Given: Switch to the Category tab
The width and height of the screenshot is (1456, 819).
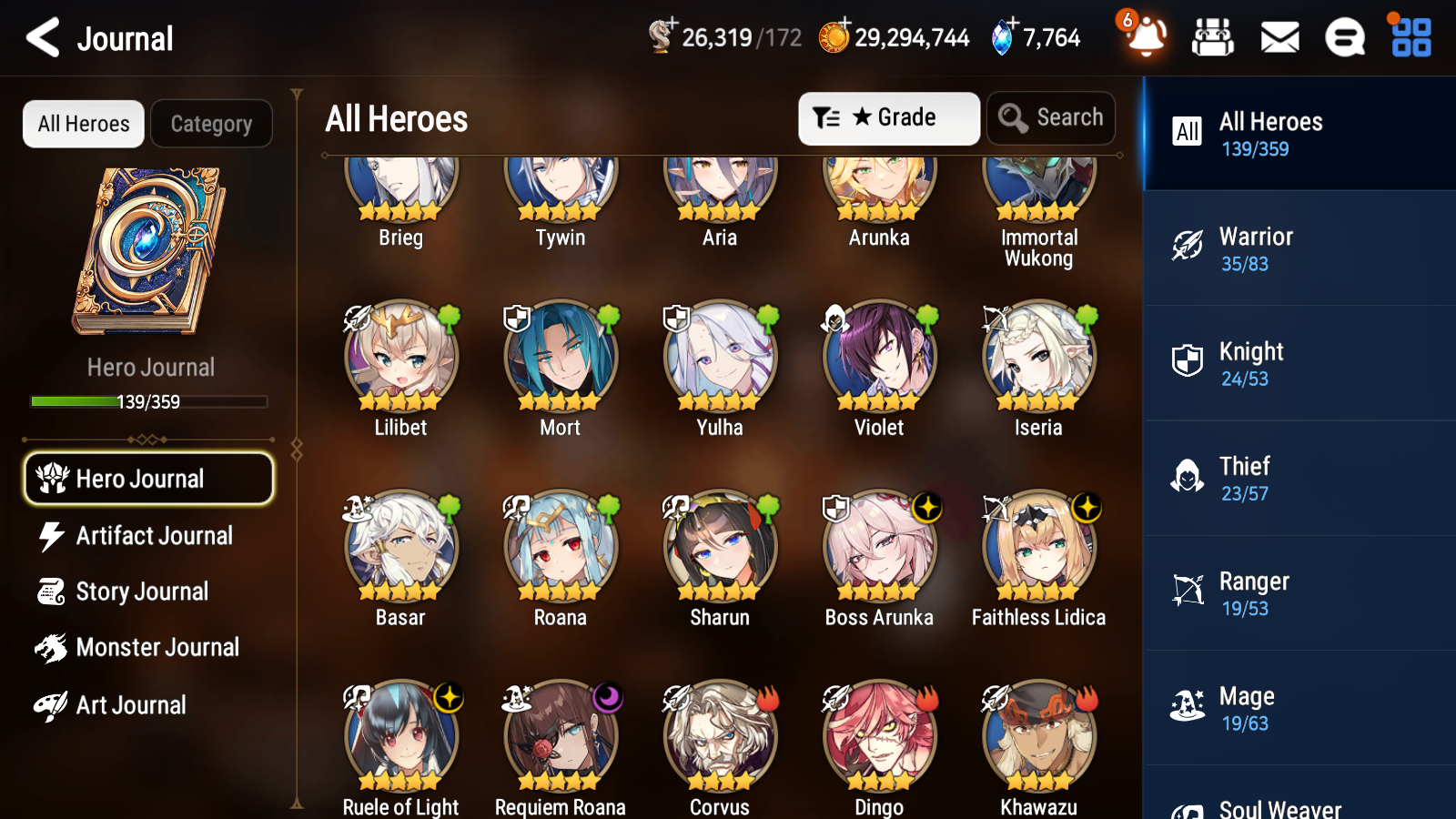Looking at the screenshot, I should pos(211,124).
